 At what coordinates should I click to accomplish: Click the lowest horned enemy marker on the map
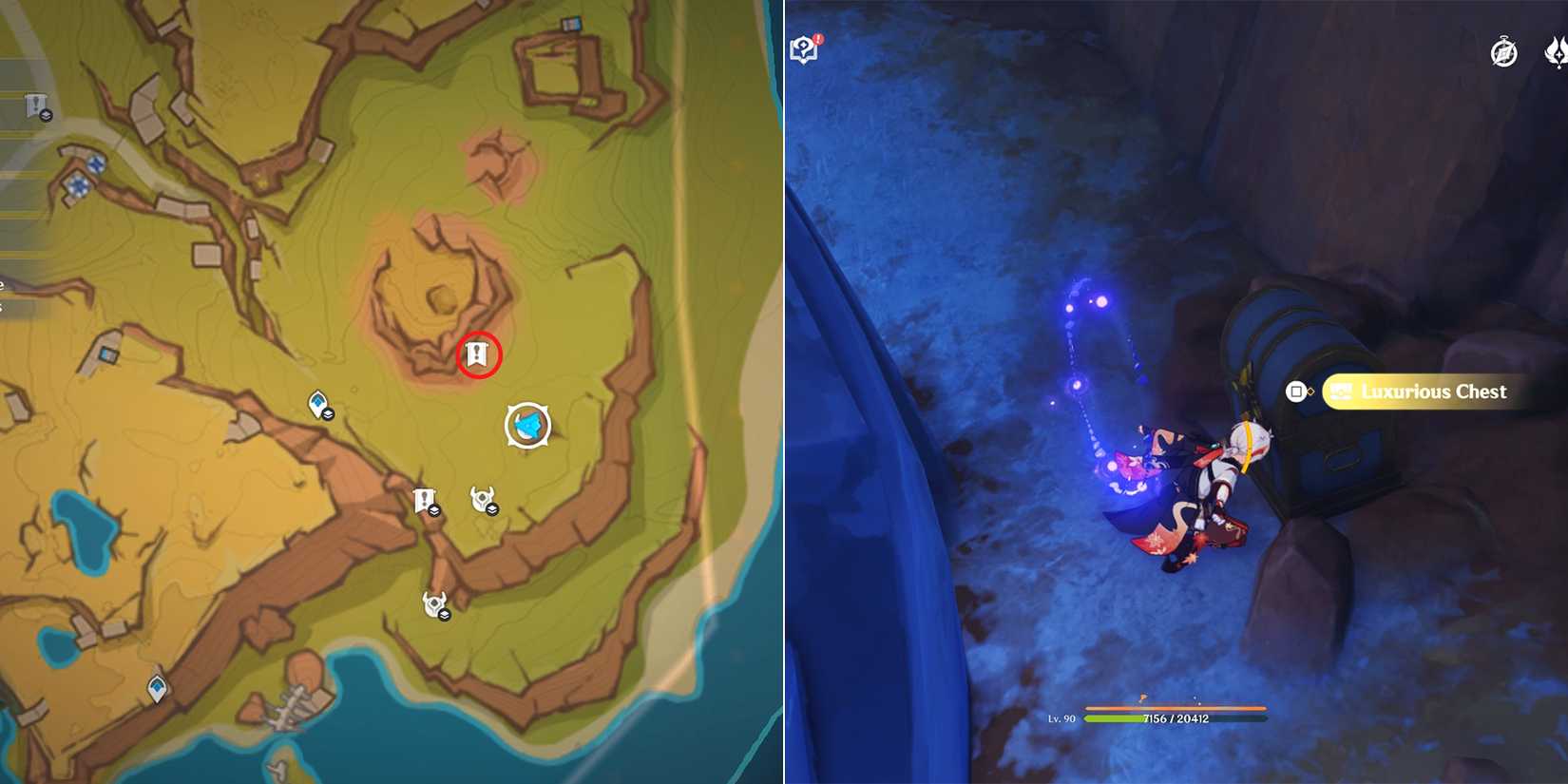coord(432,603)
